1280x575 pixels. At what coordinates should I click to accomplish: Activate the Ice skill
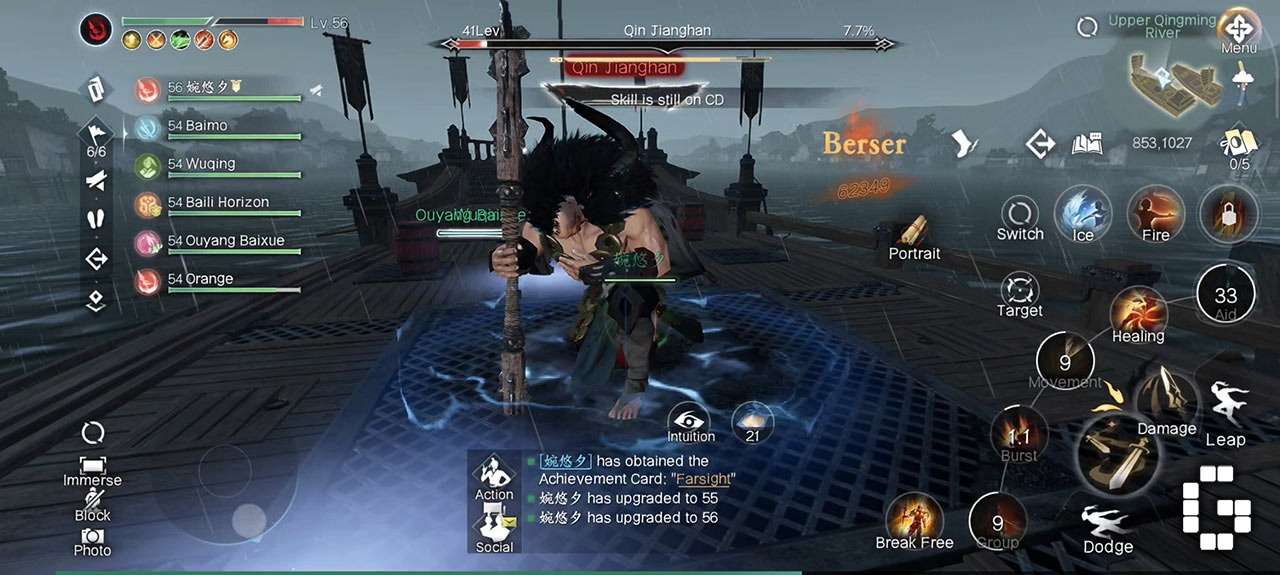click(1083, 213)
